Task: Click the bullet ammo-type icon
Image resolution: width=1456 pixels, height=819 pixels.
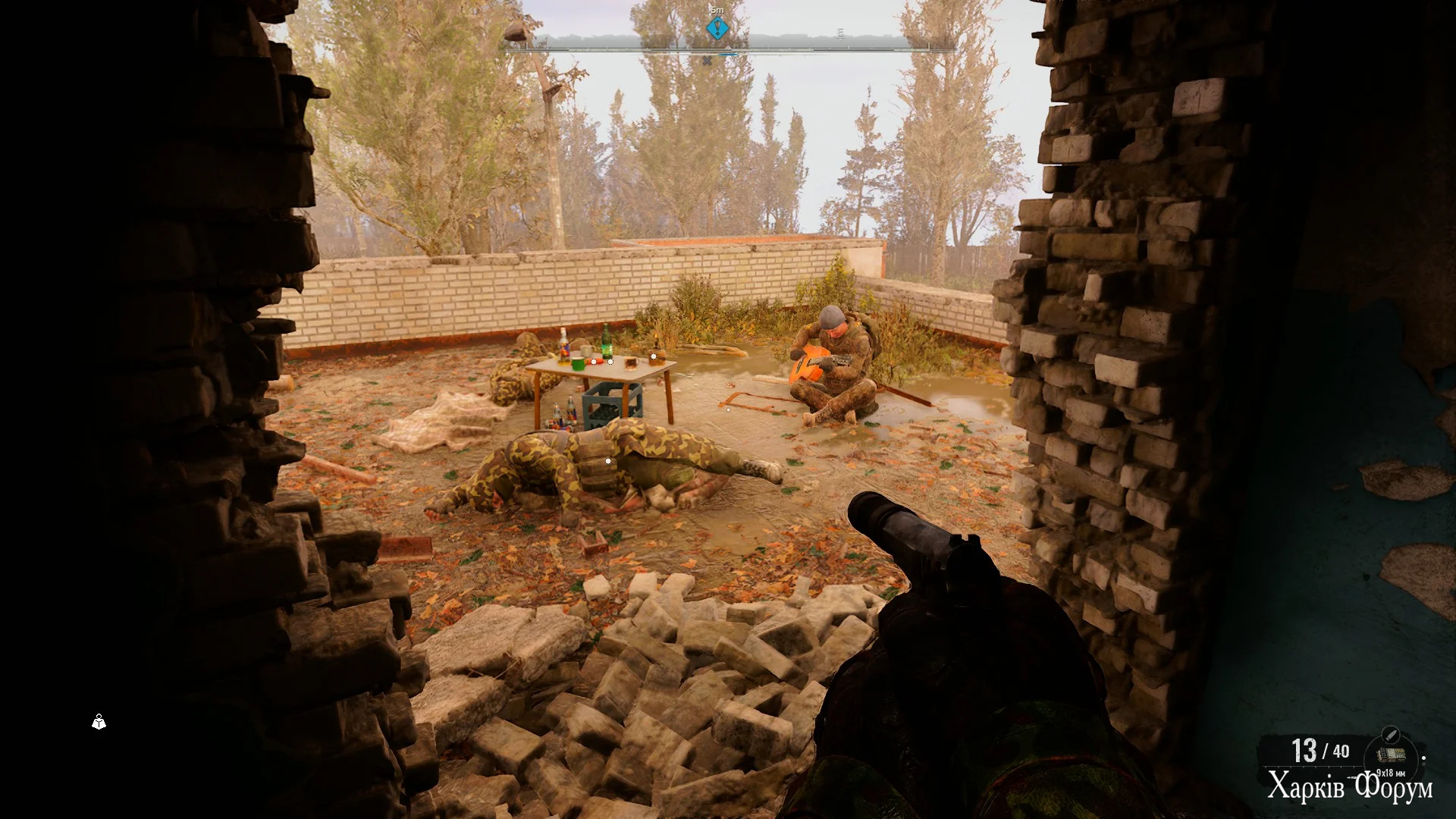Action: [1390, 733]
